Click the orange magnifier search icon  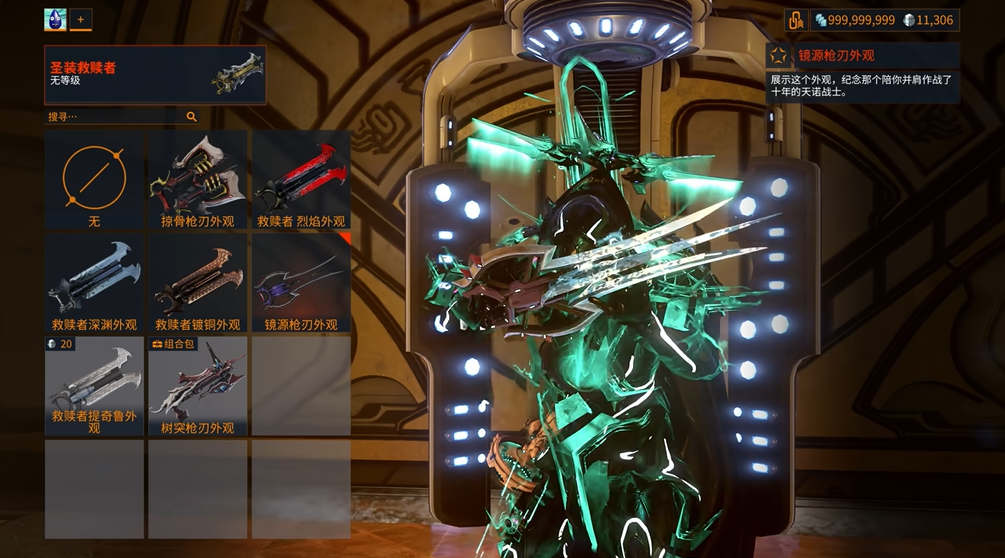[191, 117]
